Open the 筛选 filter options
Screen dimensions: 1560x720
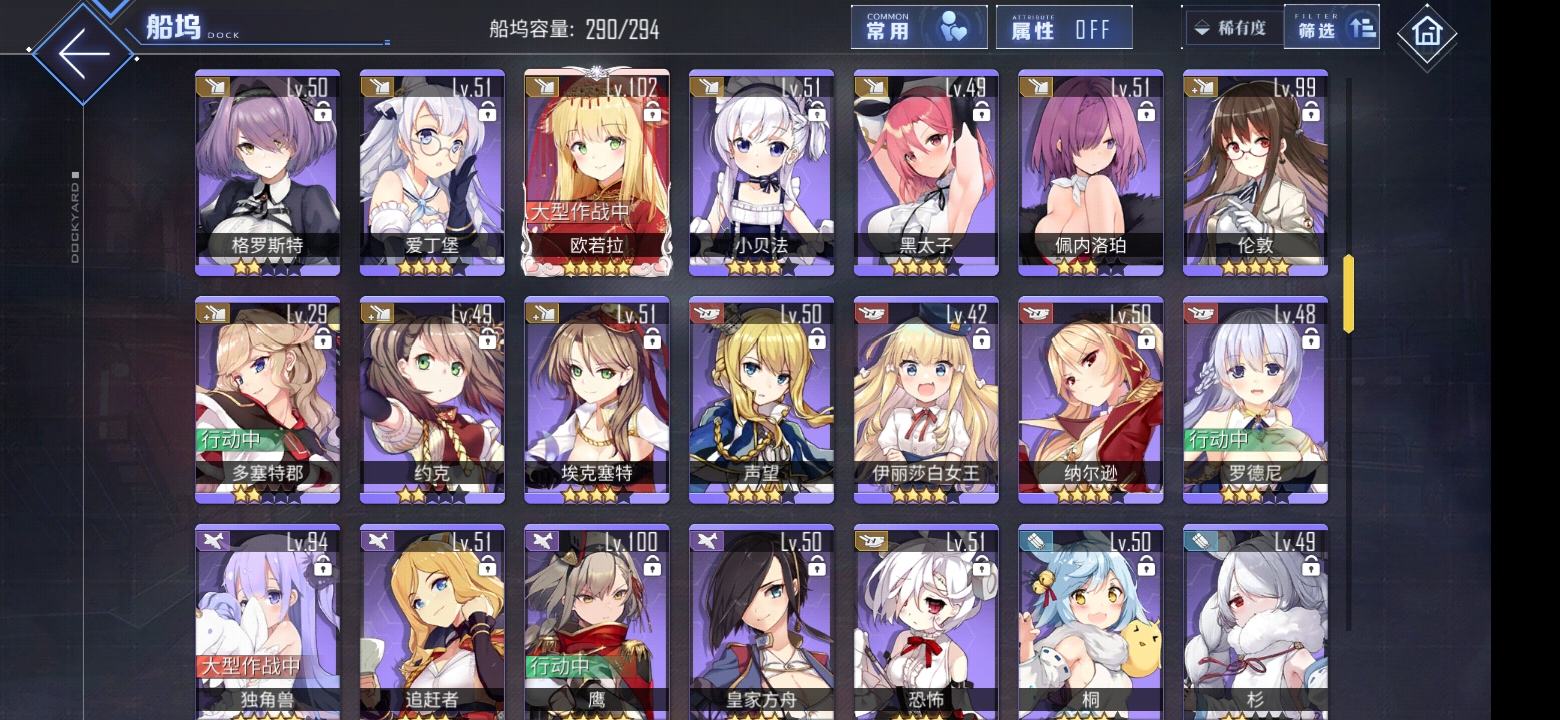point(1331,28)
